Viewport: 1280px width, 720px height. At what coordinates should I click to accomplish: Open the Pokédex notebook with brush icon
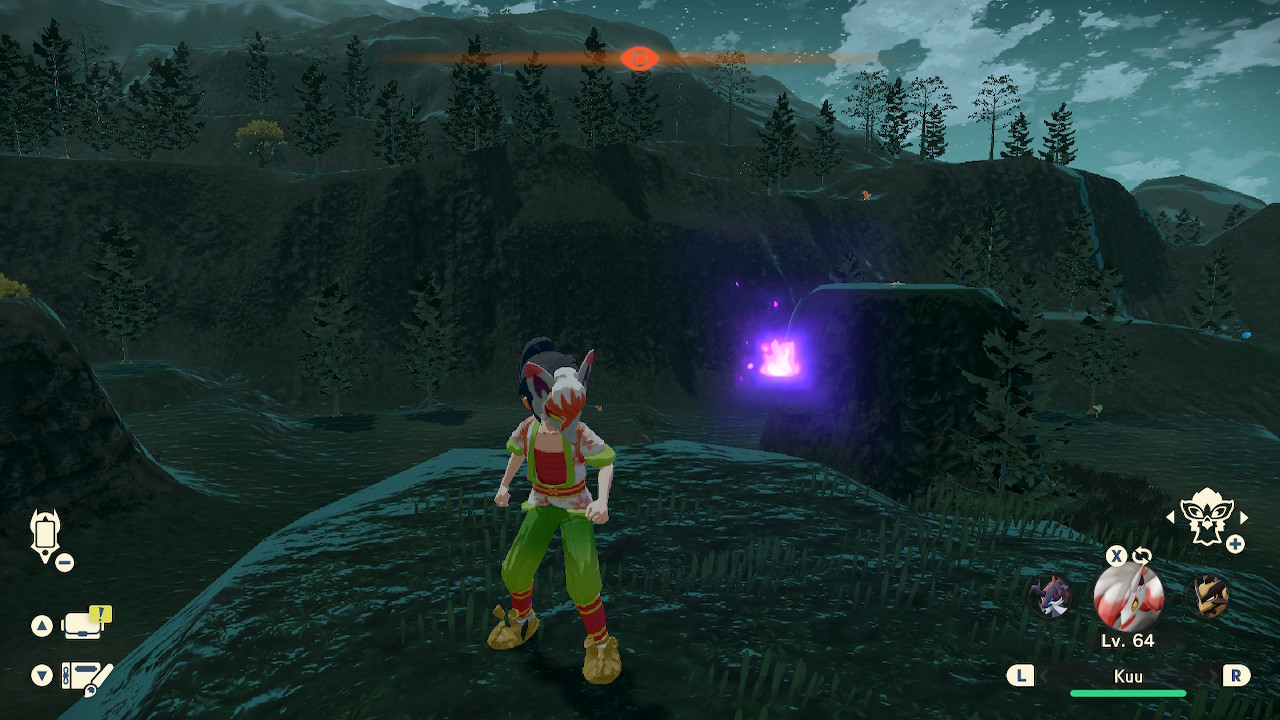(86, 676)
